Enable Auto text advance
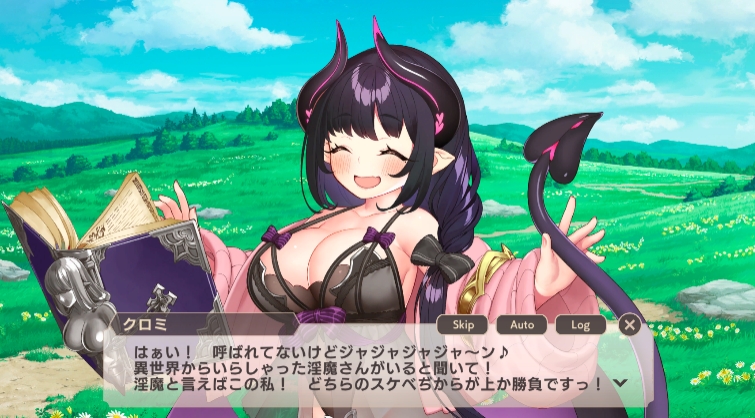 (522, 325)
